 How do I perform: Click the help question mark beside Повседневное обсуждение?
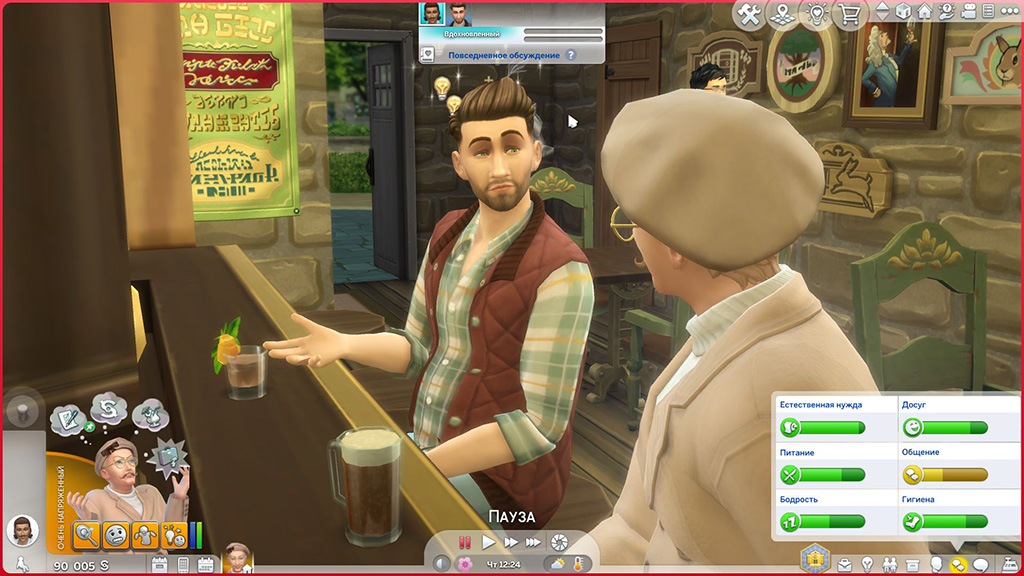click(x=571, y=56)
